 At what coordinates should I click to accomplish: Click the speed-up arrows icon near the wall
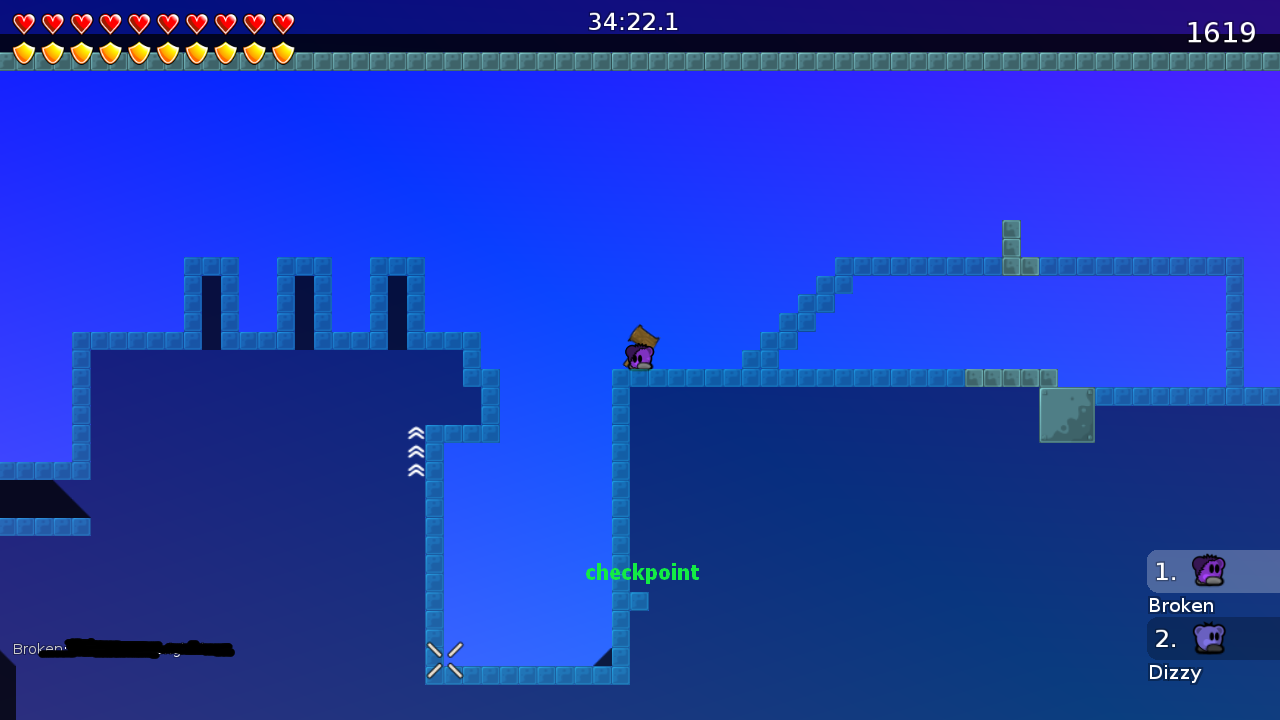pos(415,450)
